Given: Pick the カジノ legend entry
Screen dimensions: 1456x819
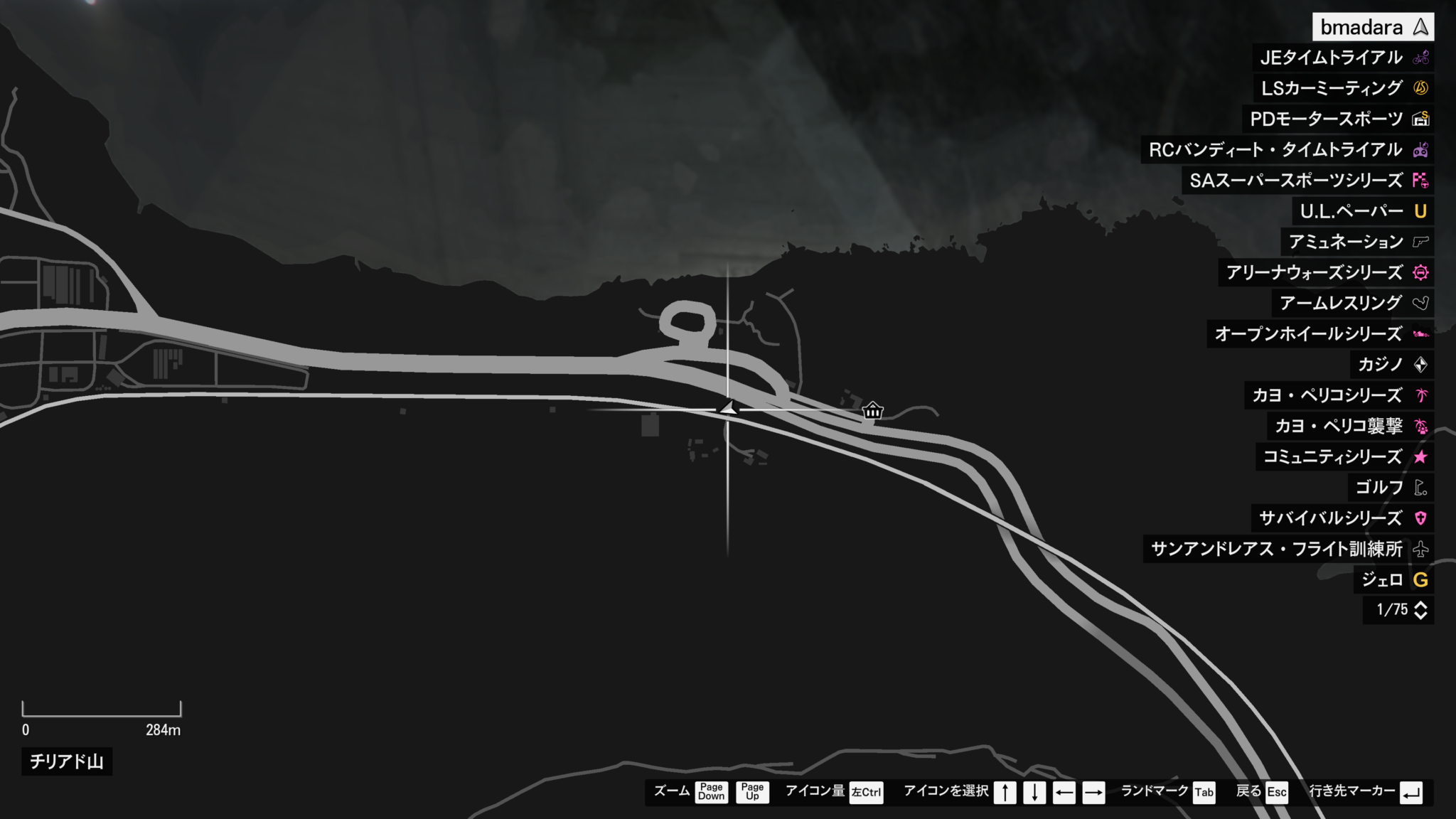Looking at the screenshot, I should [1391, 365].
